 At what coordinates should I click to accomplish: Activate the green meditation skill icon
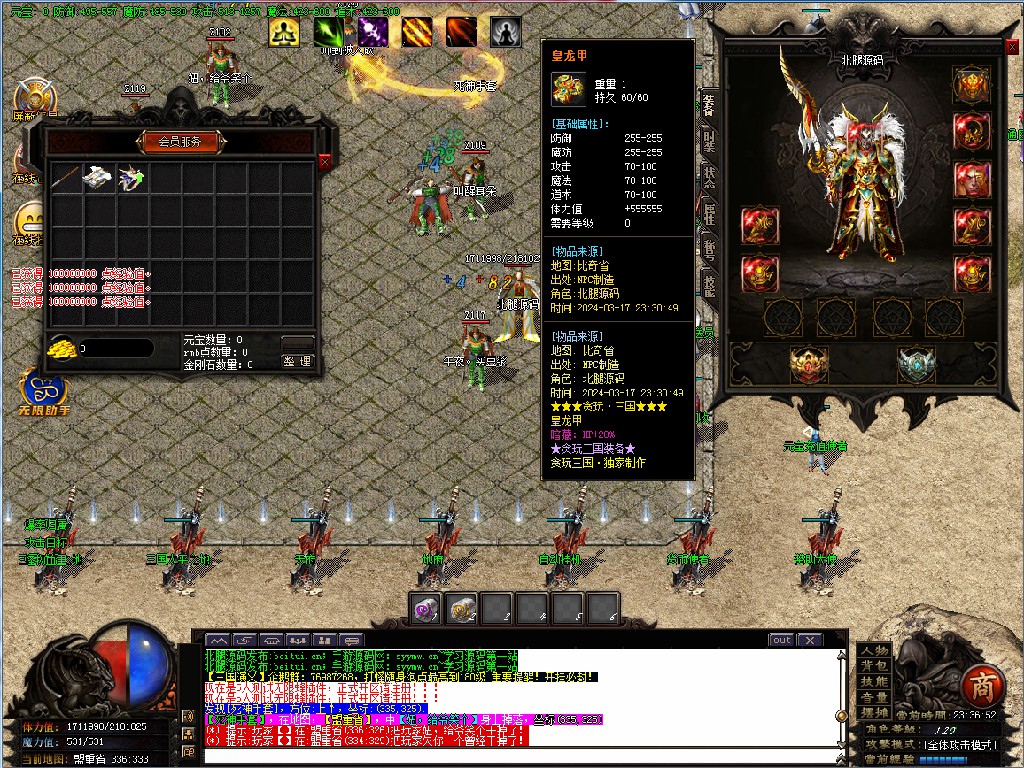[283, 33]
